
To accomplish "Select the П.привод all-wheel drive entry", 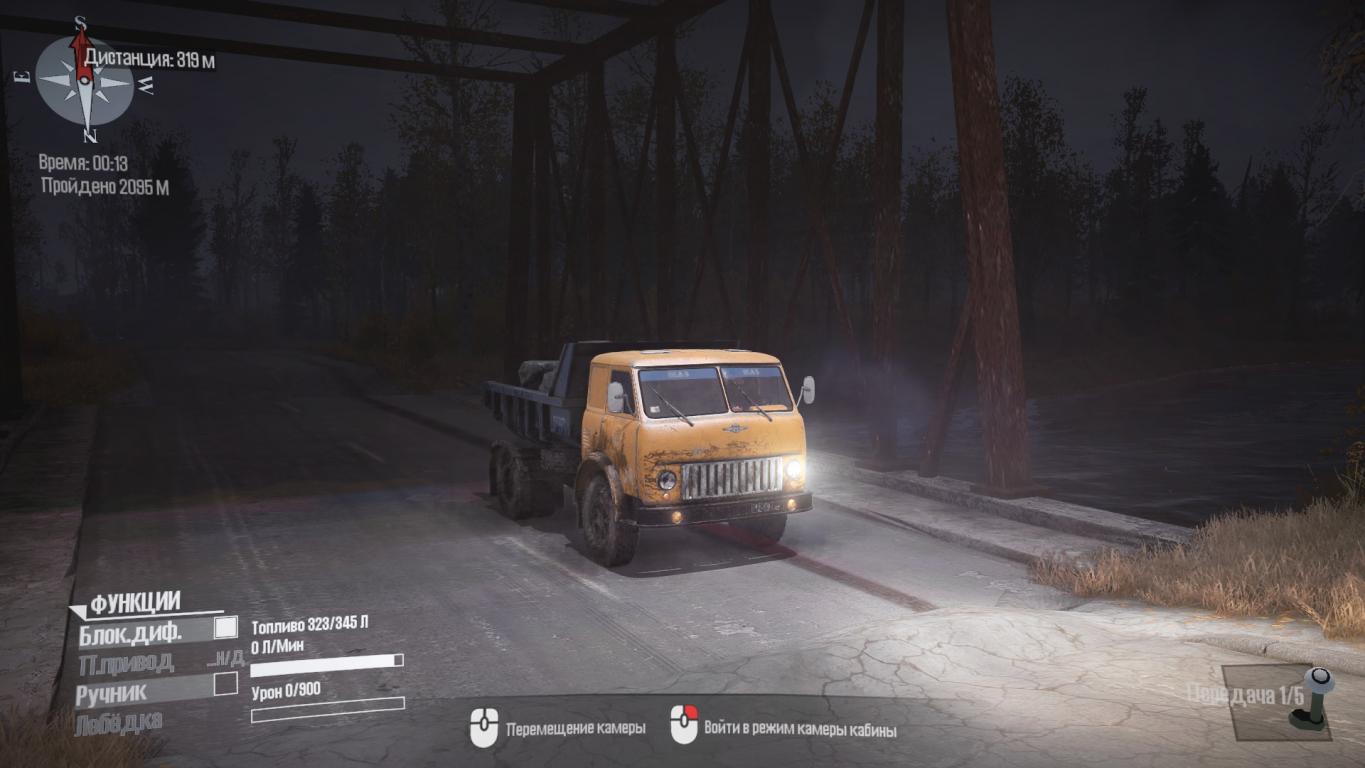I will (126, 662).
